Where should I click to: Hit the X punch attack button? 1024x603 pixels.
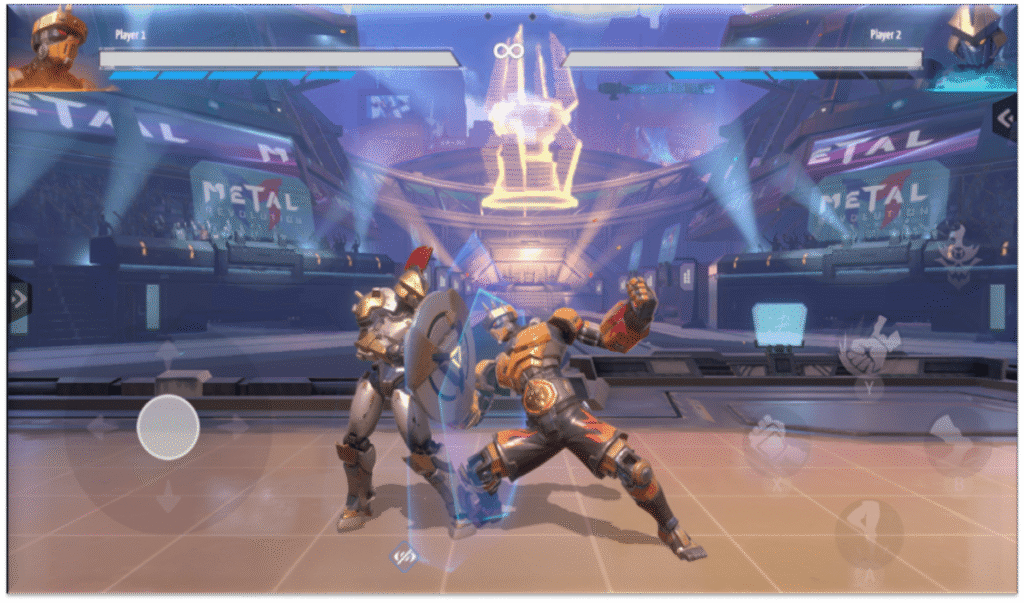tap(775, 443)
